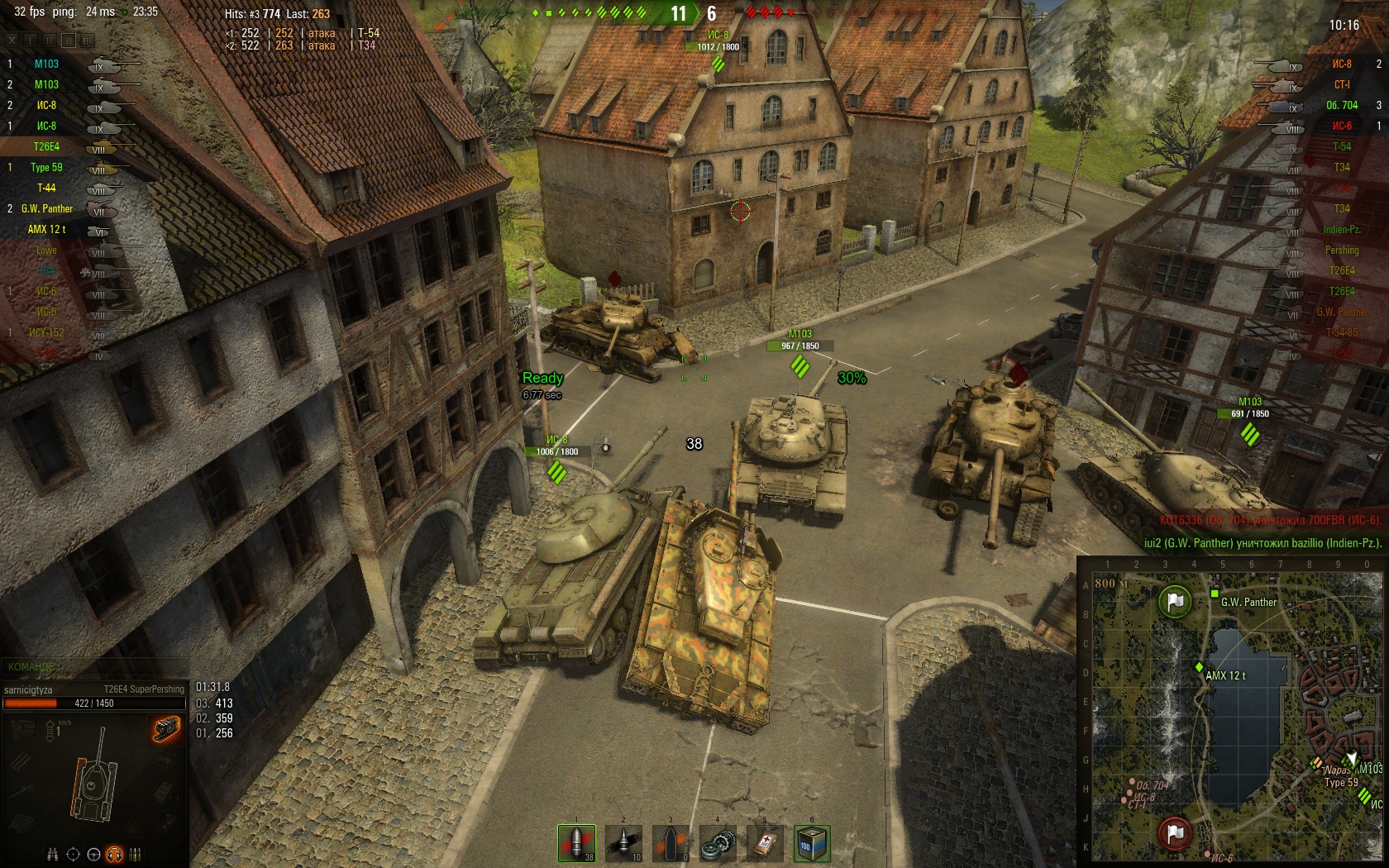
Task: Pick G.W. Panther in the allied team list
Action: 46,208
